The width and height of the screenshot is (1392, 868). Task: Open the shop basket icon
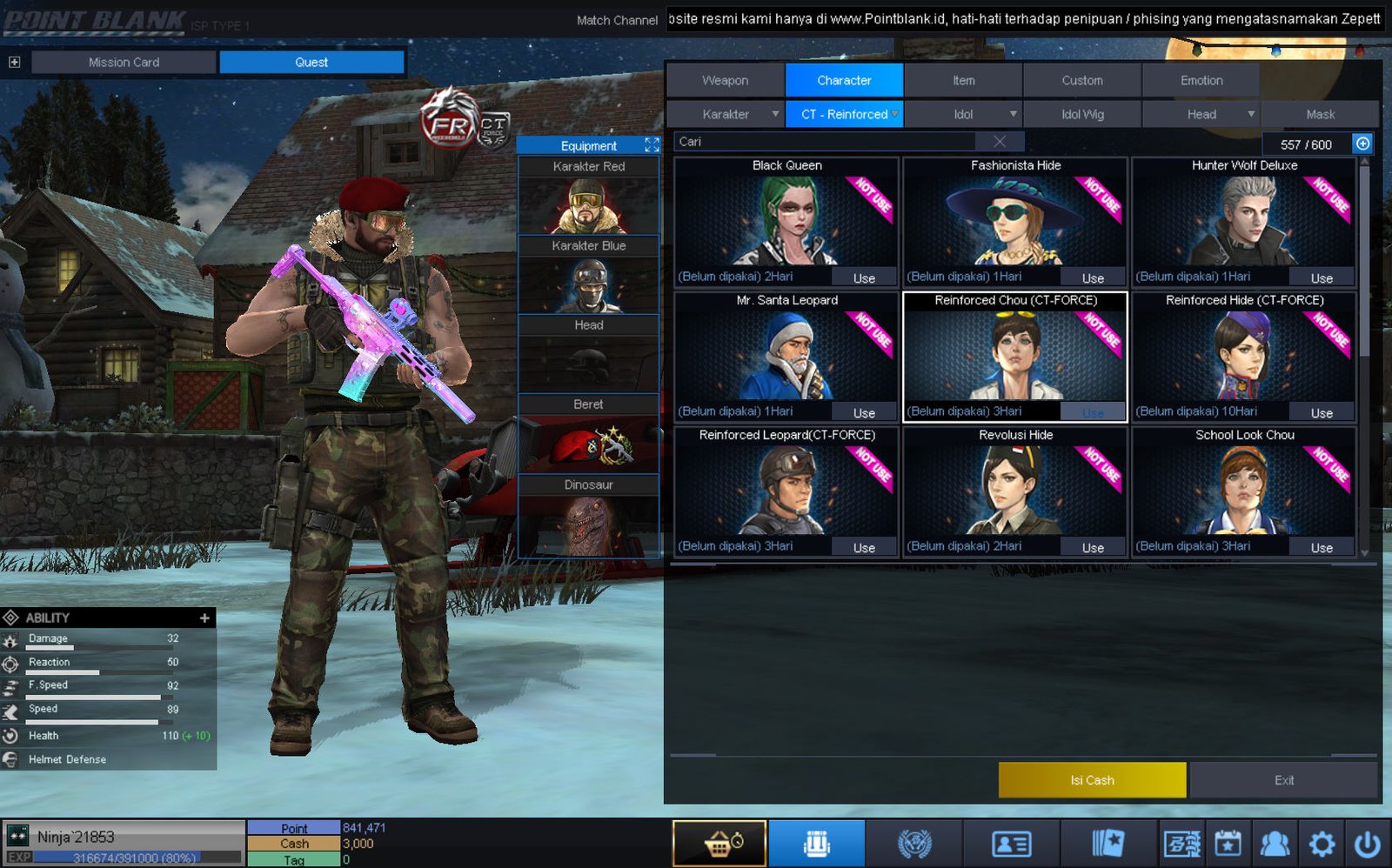coord(719,844)
